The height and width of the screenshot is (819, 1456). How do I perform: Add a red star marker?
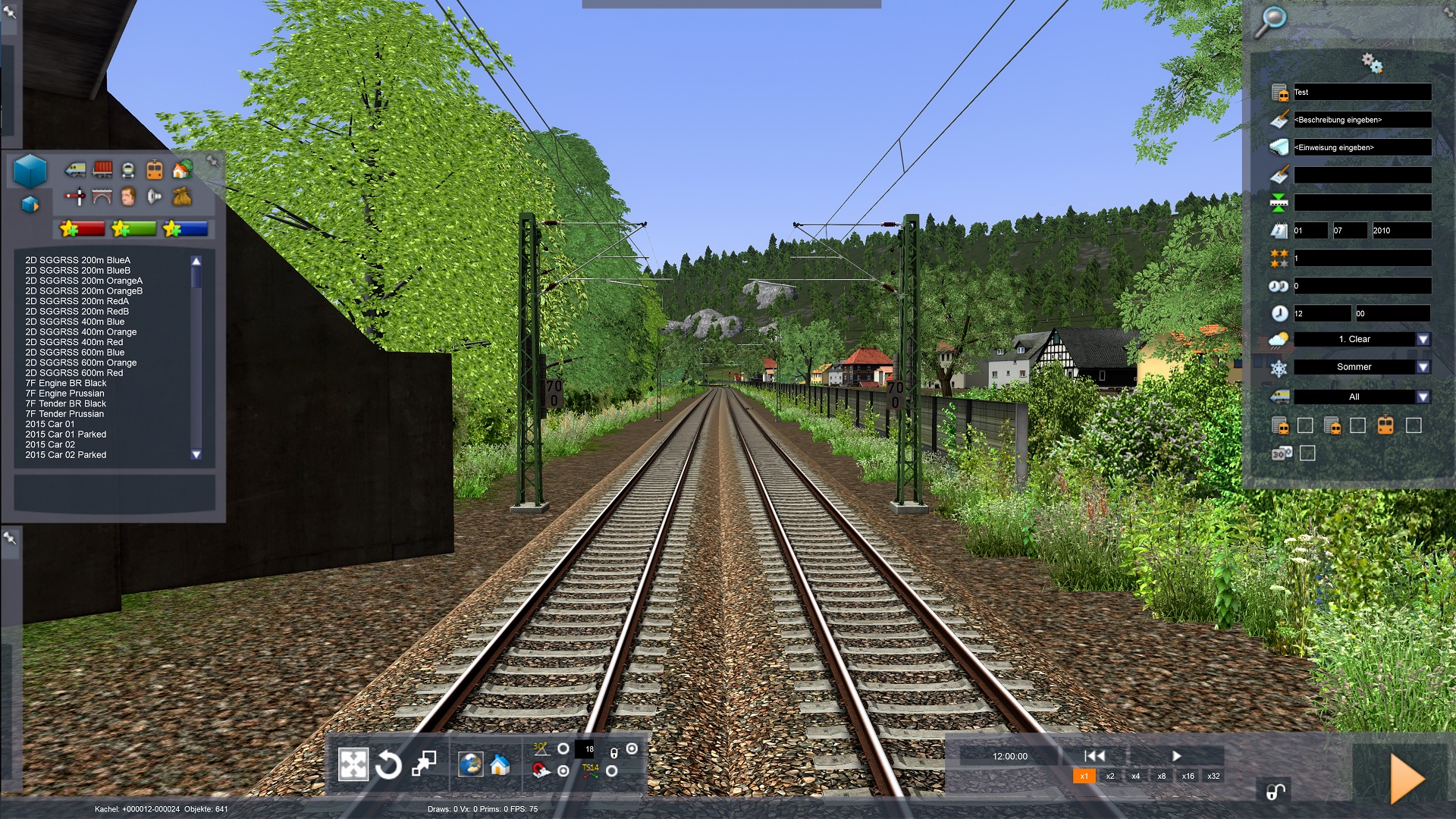click(x=82, y=228)
